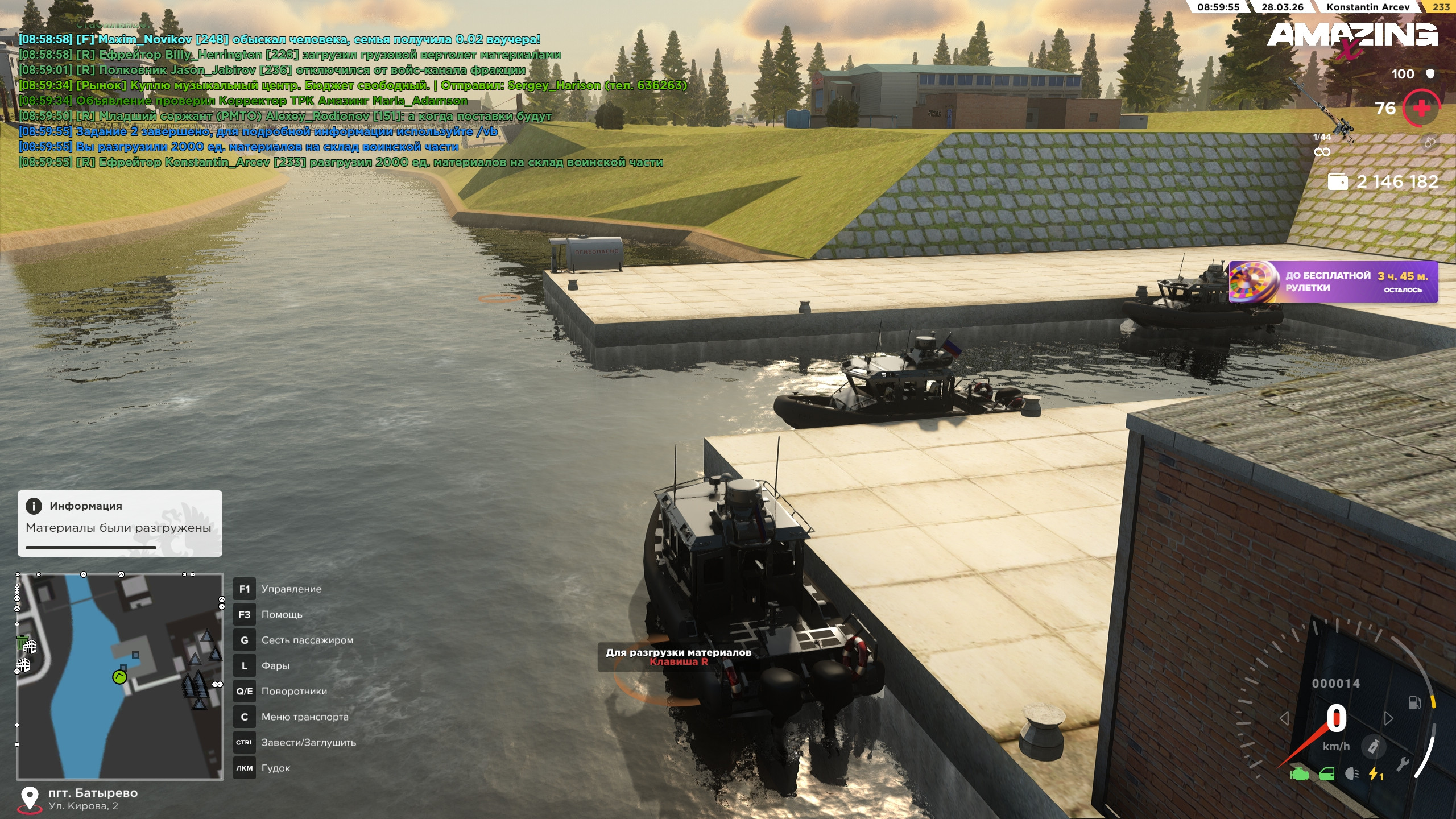Click the fuel pump gauge icon
Viewport: 1456px width, 819px height.
coord(1414,703)
